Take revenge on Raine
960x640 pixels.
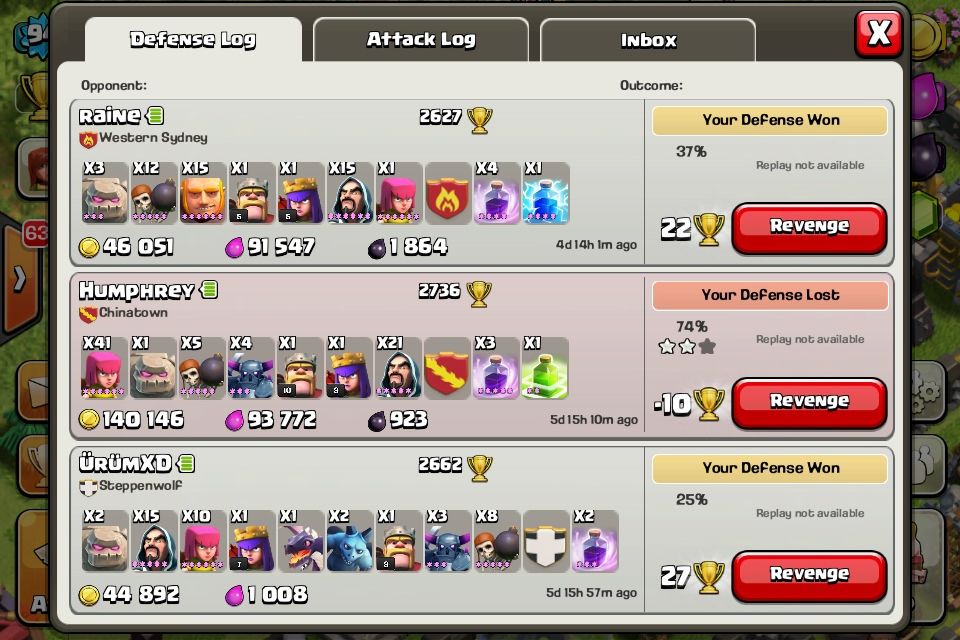809,227
